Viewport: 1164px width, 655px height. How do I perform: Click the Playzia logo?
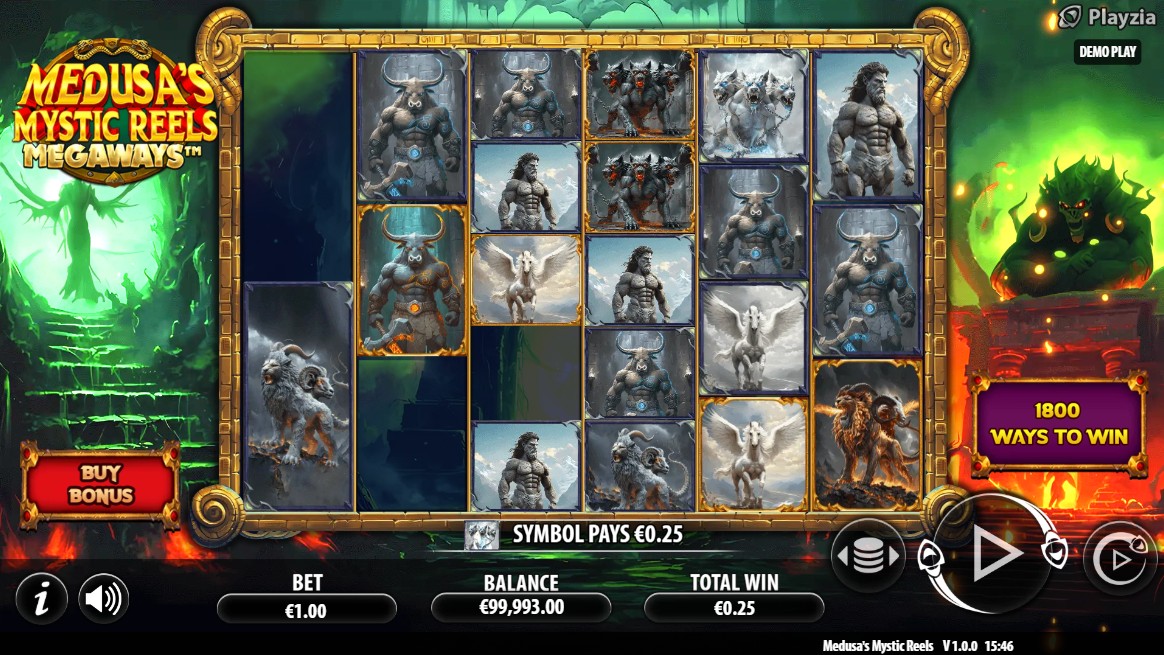tap(1099, 17)
